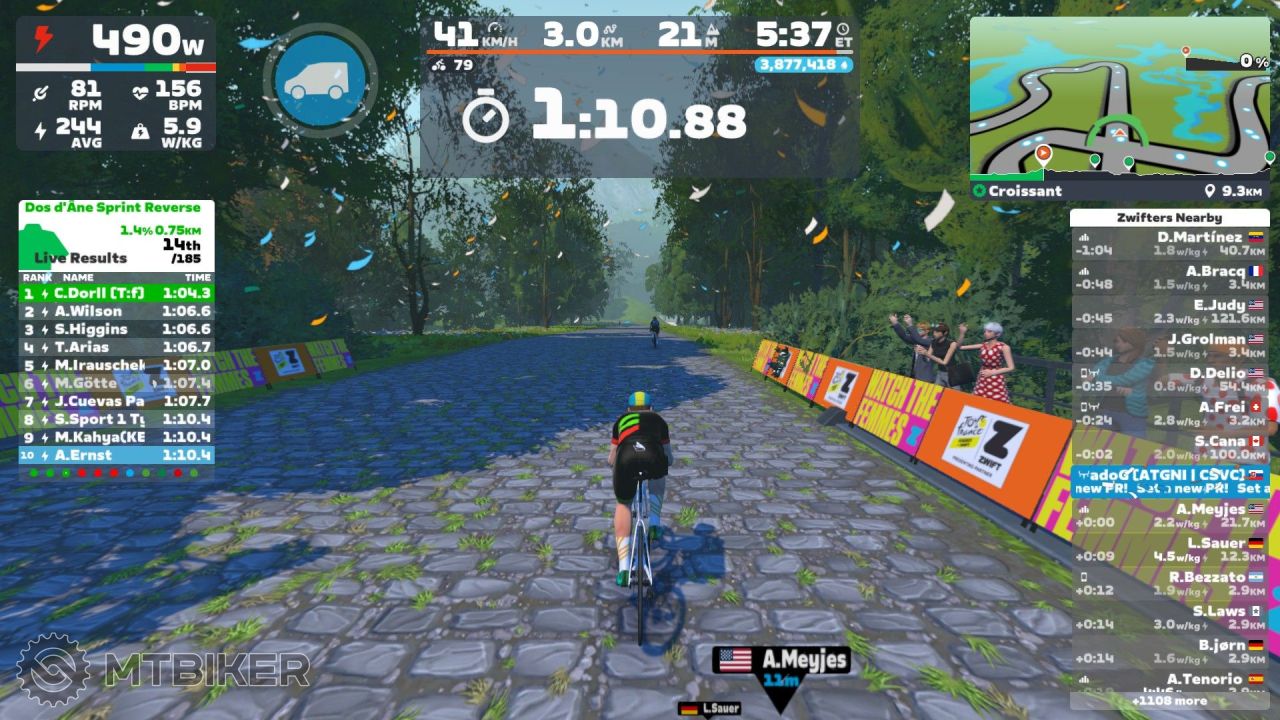Select A.Bracq in the Zwifters Nearby list
Image resolution: width=1280 pixels, height=720 pixels.
coord(1169,278)
